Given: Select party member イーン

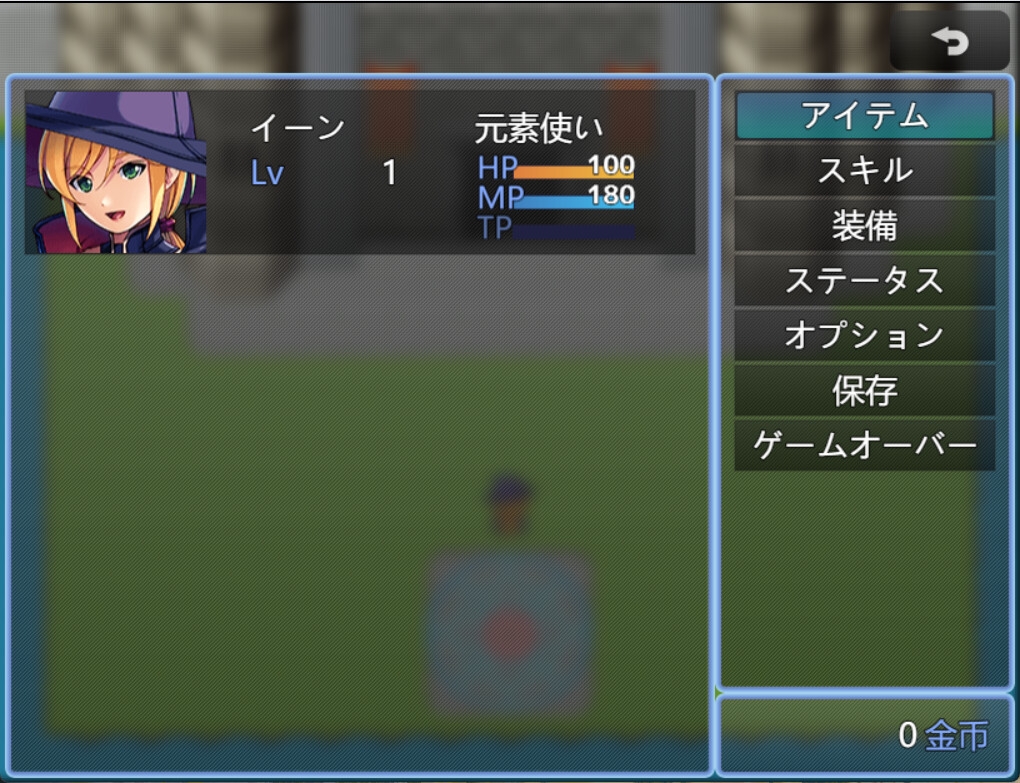Looking at the screenshot, I should click(360, 172).
